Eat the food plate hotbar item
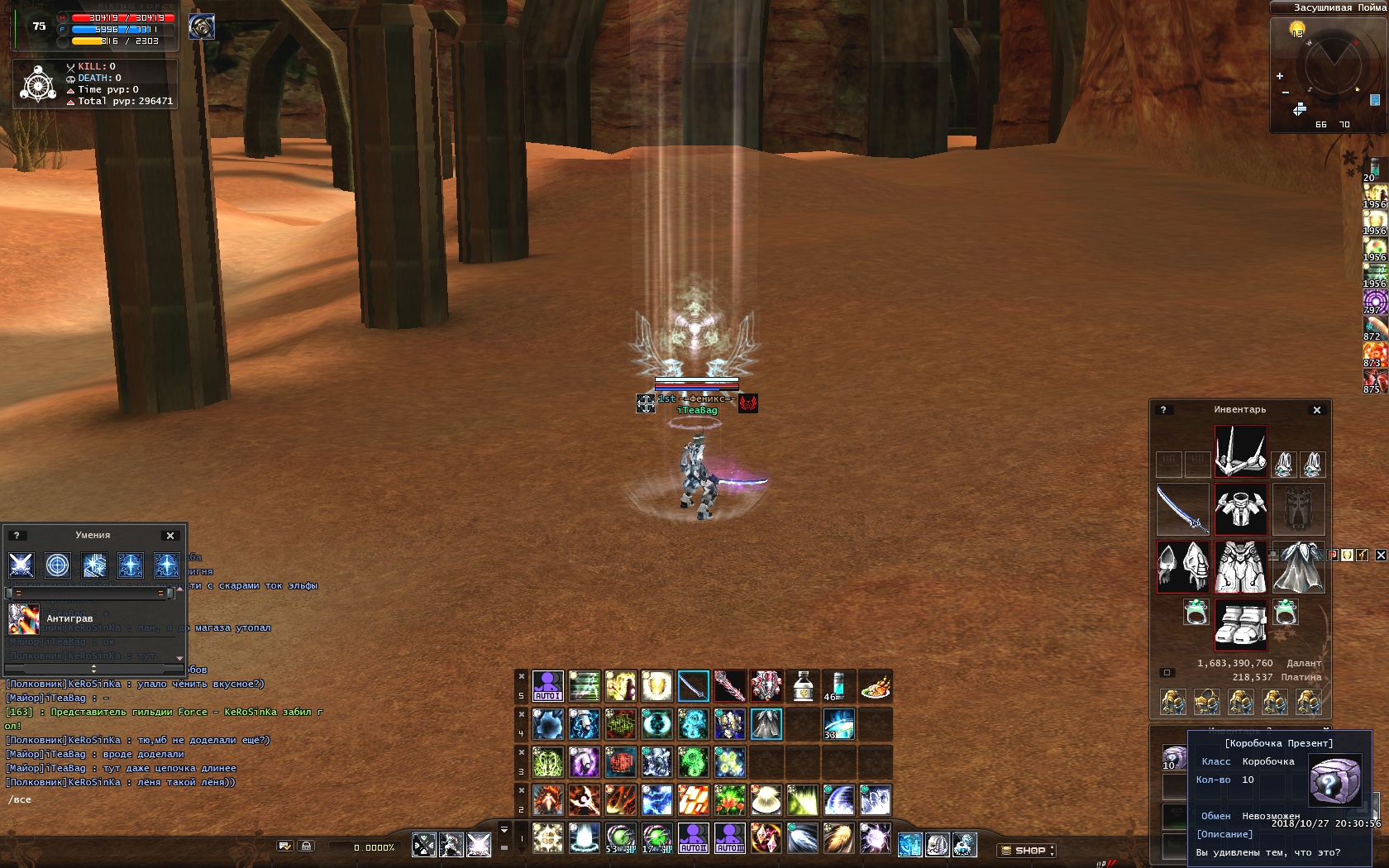 pos(875,685)
